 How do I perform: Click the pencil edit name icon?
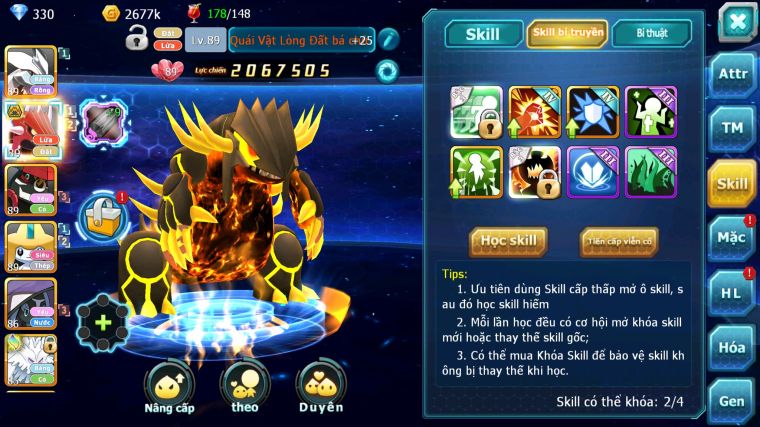(x=387, y=39)
